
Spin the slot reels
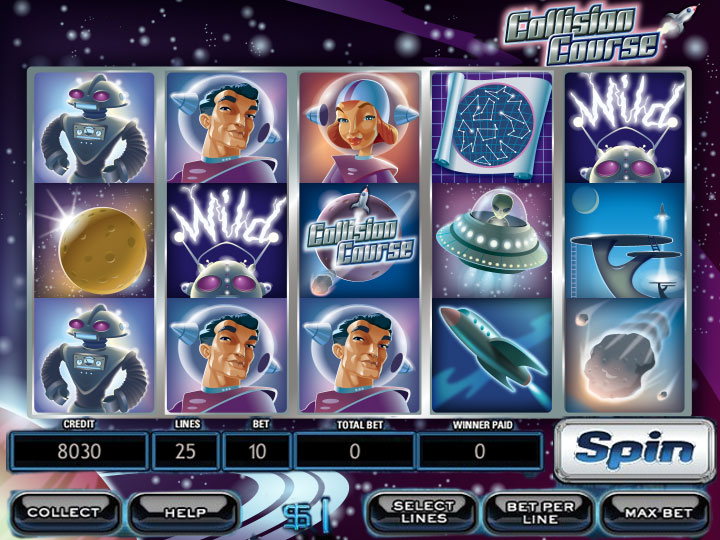pyautogui.click(x=634, y=451)
